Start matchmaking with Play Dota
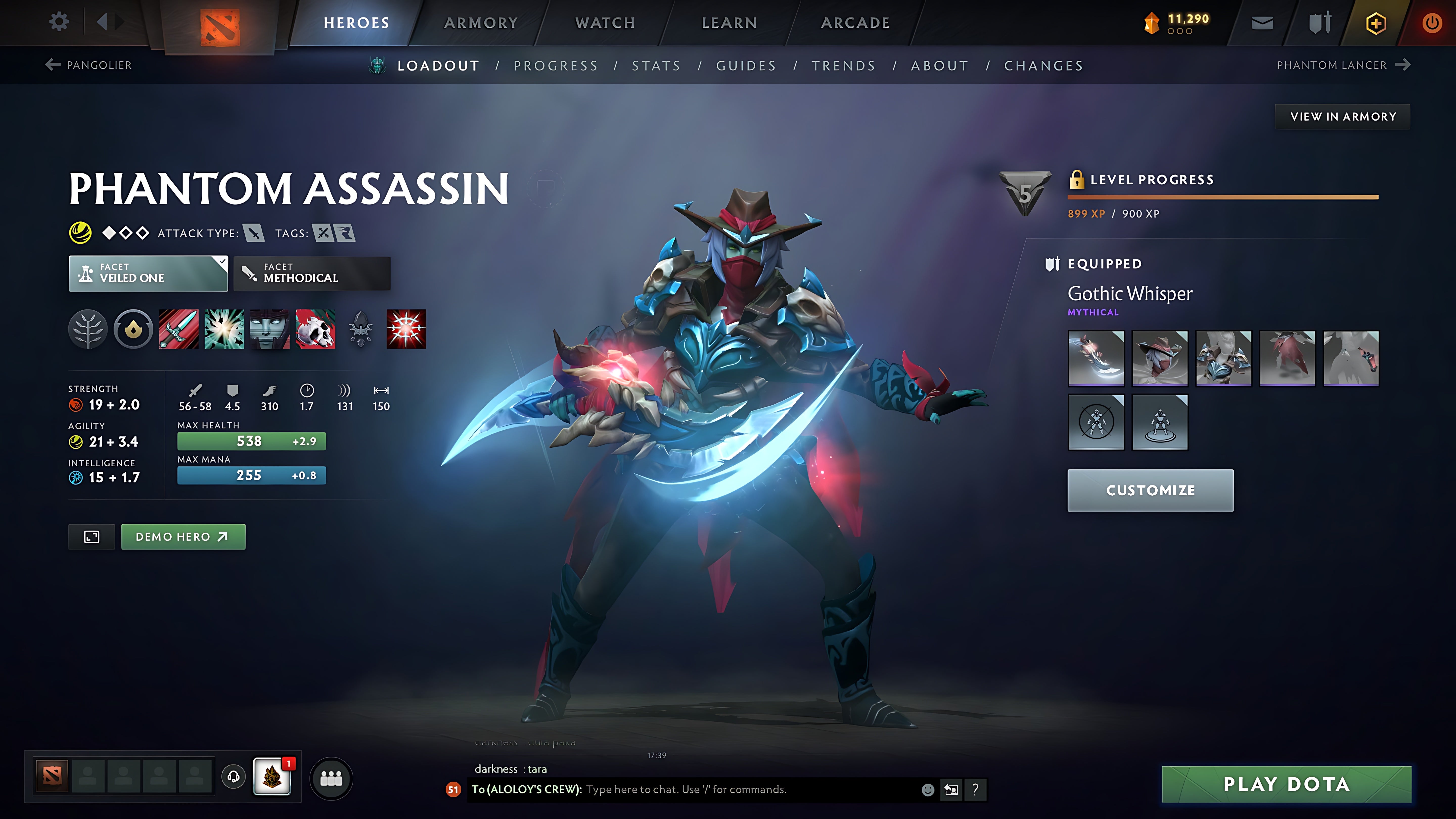This screenshot has width=1456, height=819. 1286,784
